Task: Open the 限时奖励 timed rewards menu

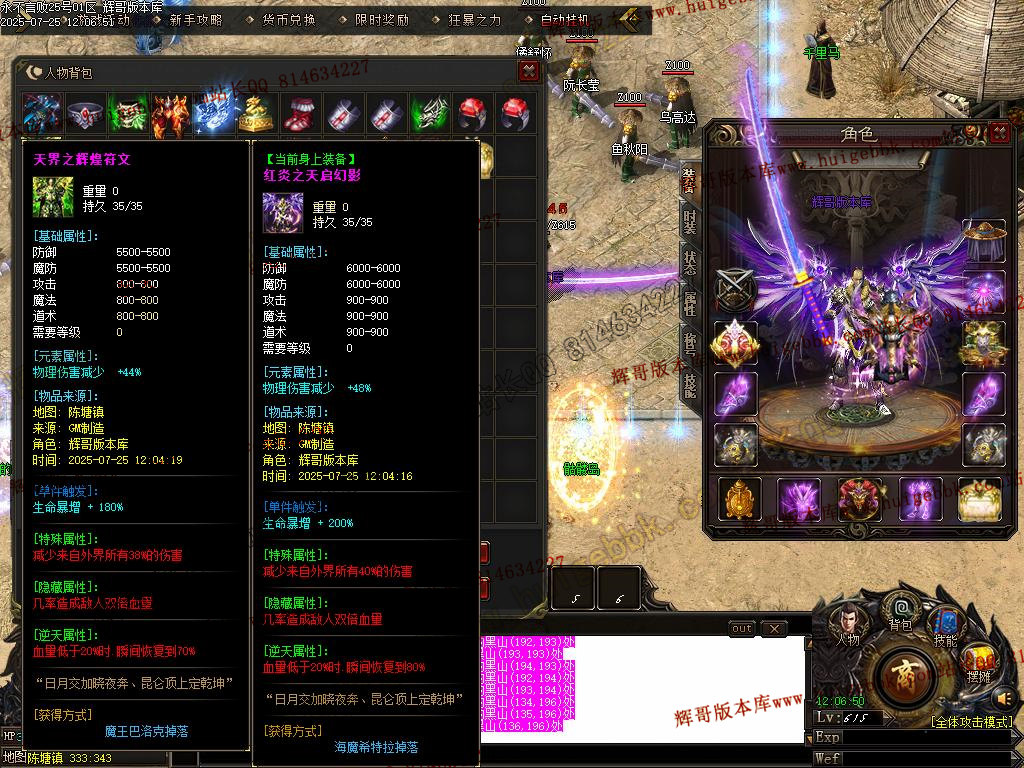Action: point(381,19)
